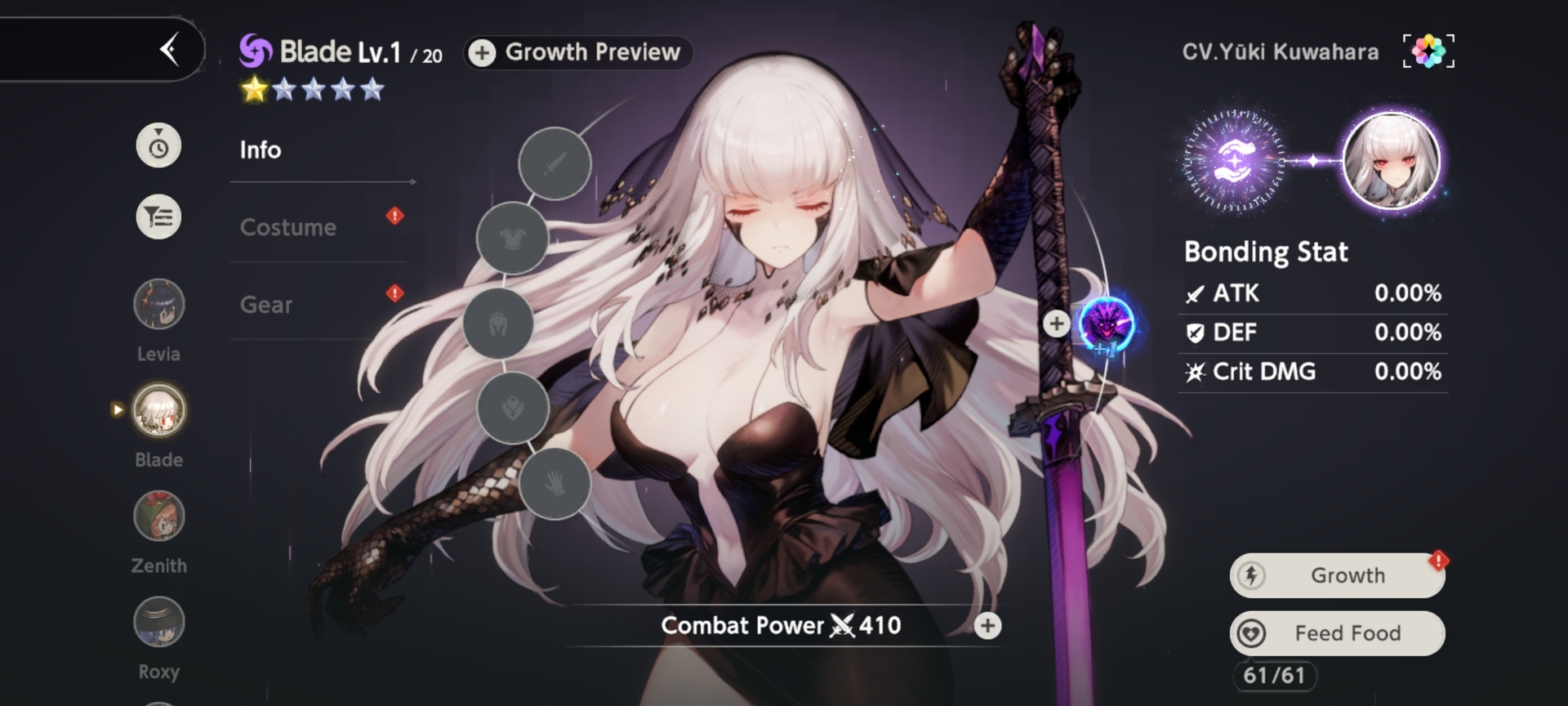Screen dimensions: 1568x706
Task: Select the empty chest armor slot
Action: (x=512, y=239)
